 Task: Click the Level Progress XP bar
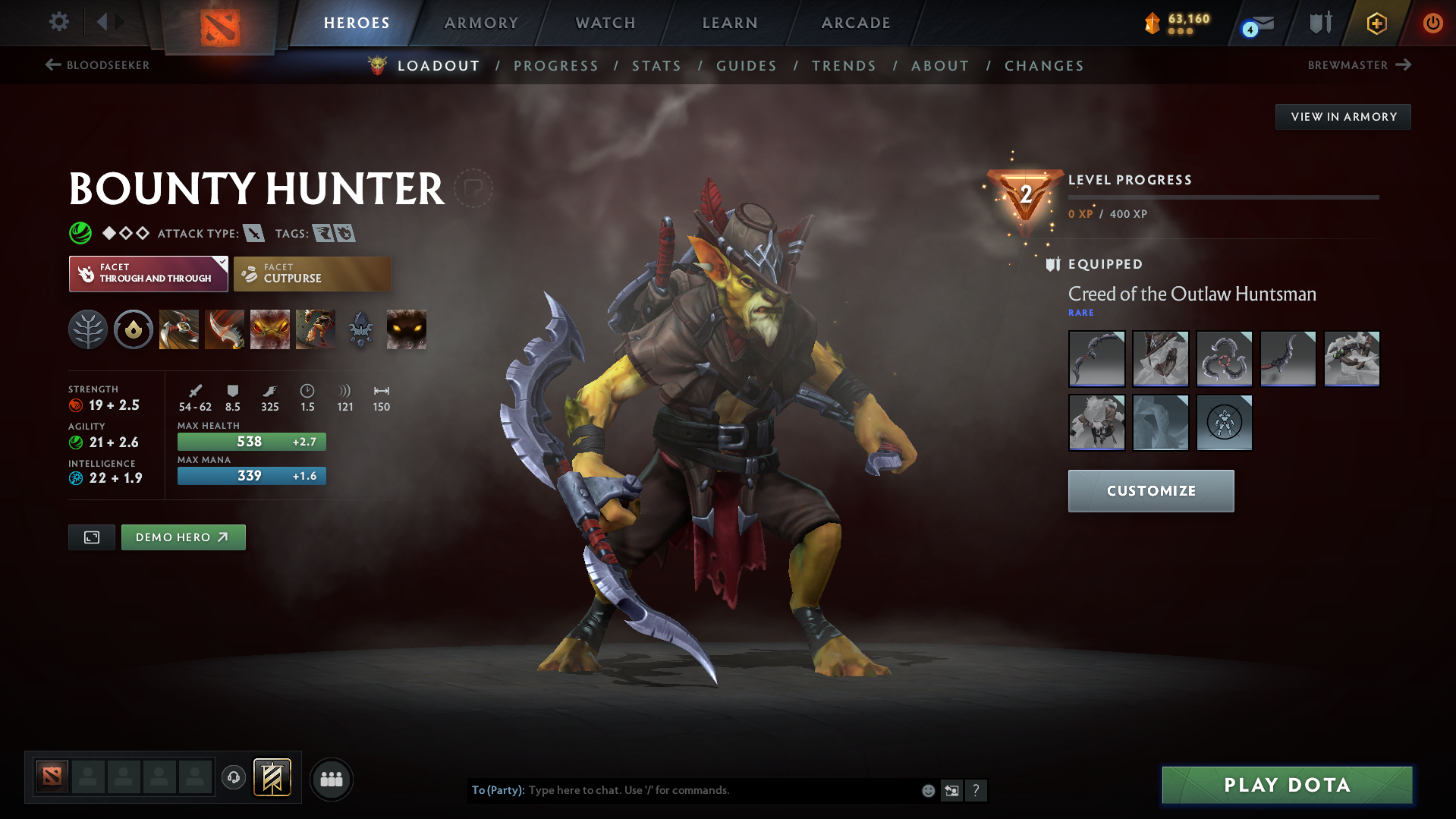(1222, 197)
